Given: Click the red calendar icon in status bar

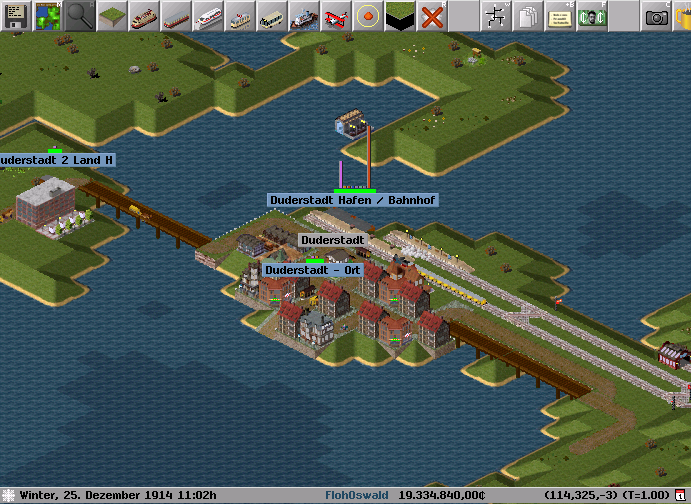Looking at the screenshot, I should [681, 496].
